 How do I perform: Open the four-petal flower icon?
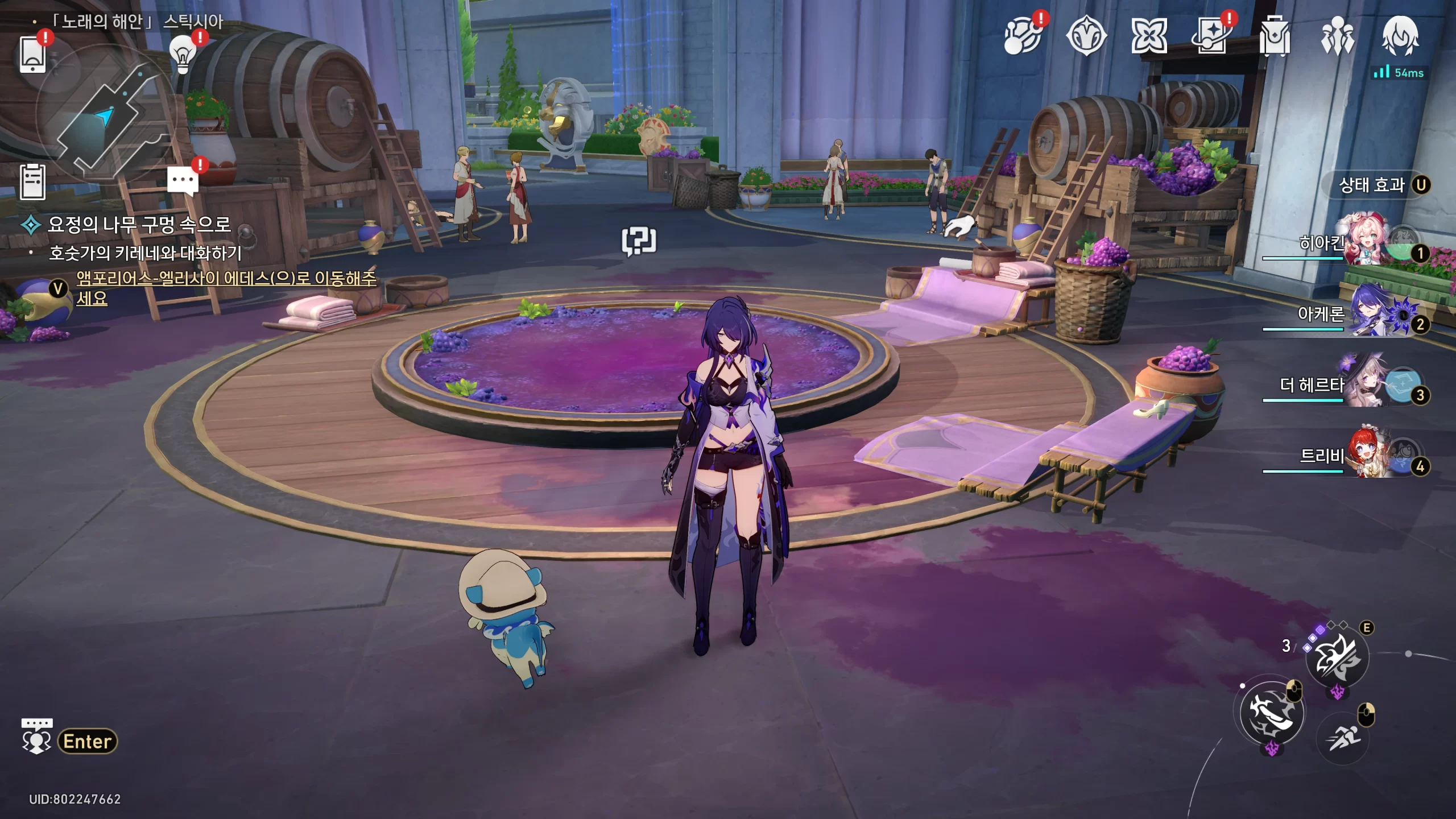[x=1149, y=36]
